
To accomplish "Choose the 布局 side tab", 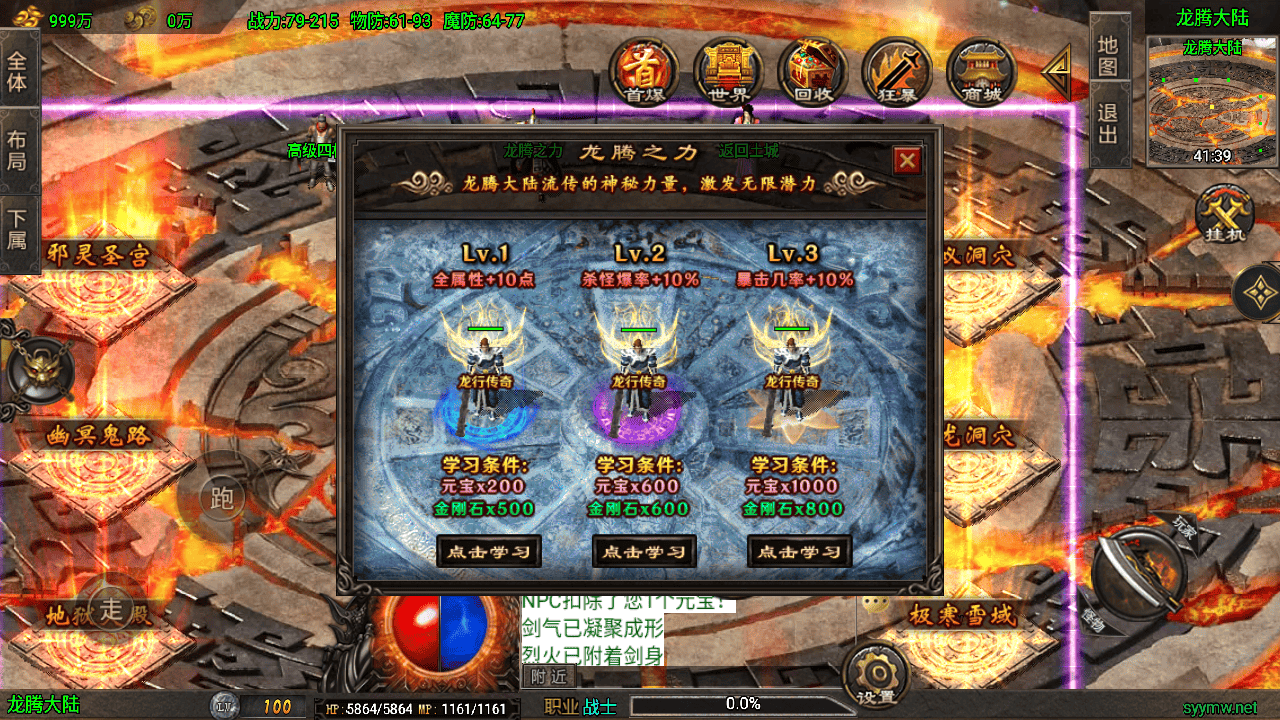I will pyautogui.click(x=17, y=149).
